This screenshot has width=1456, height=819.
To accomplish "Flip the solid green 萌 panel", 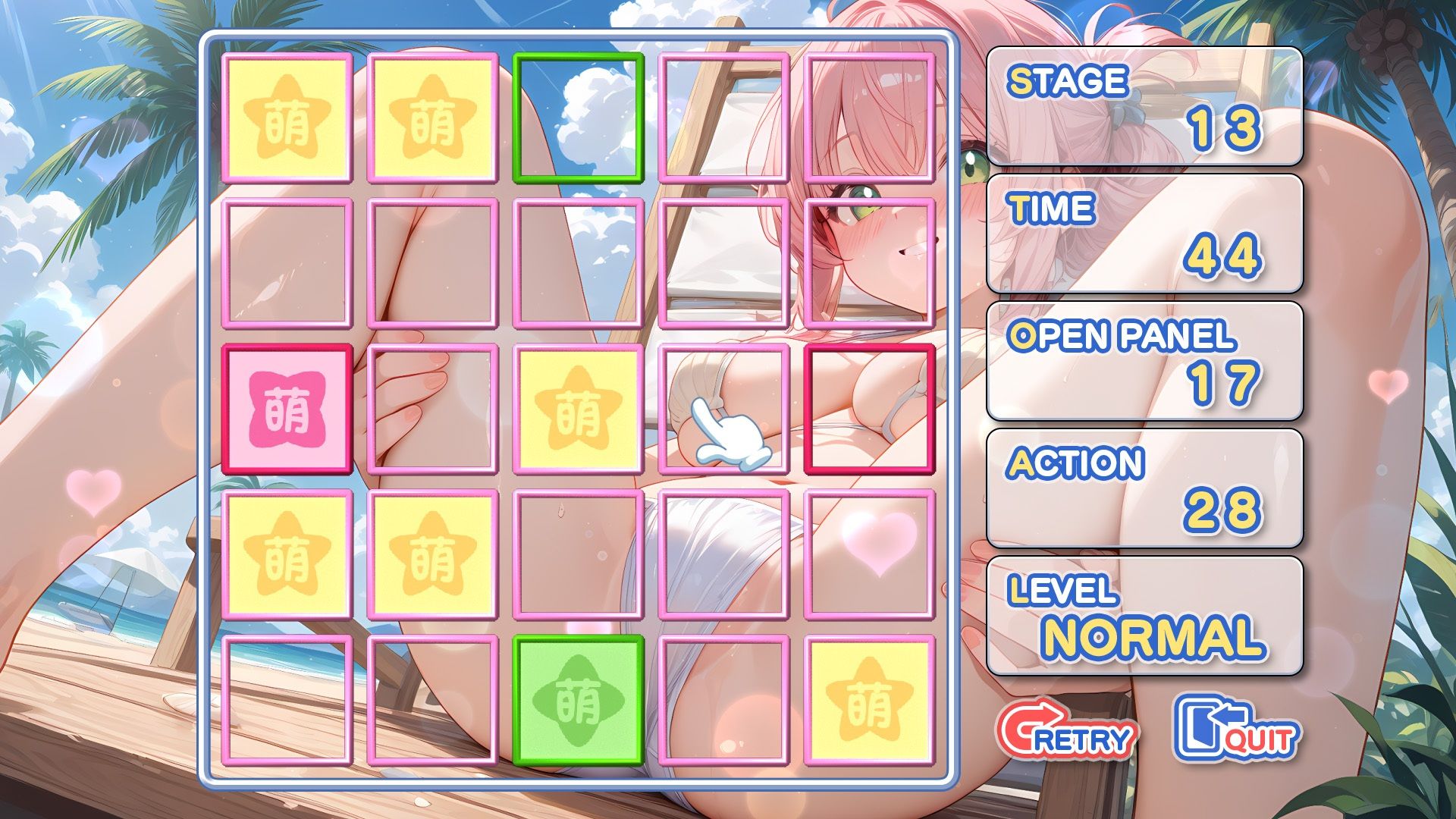I will point(578,701).
